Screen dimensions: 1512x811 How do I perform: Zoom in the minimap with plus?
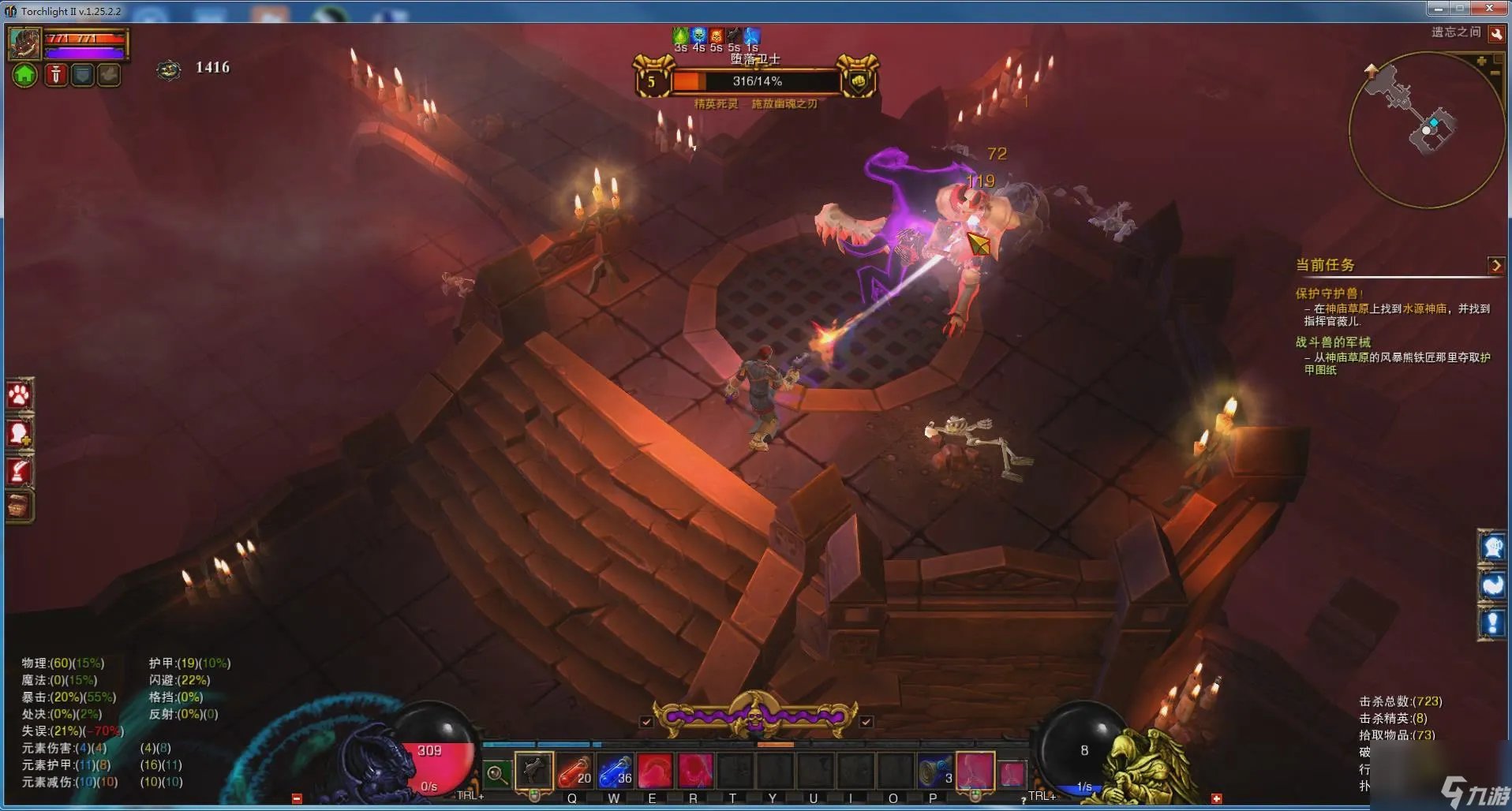click(x=1481, y=61)
